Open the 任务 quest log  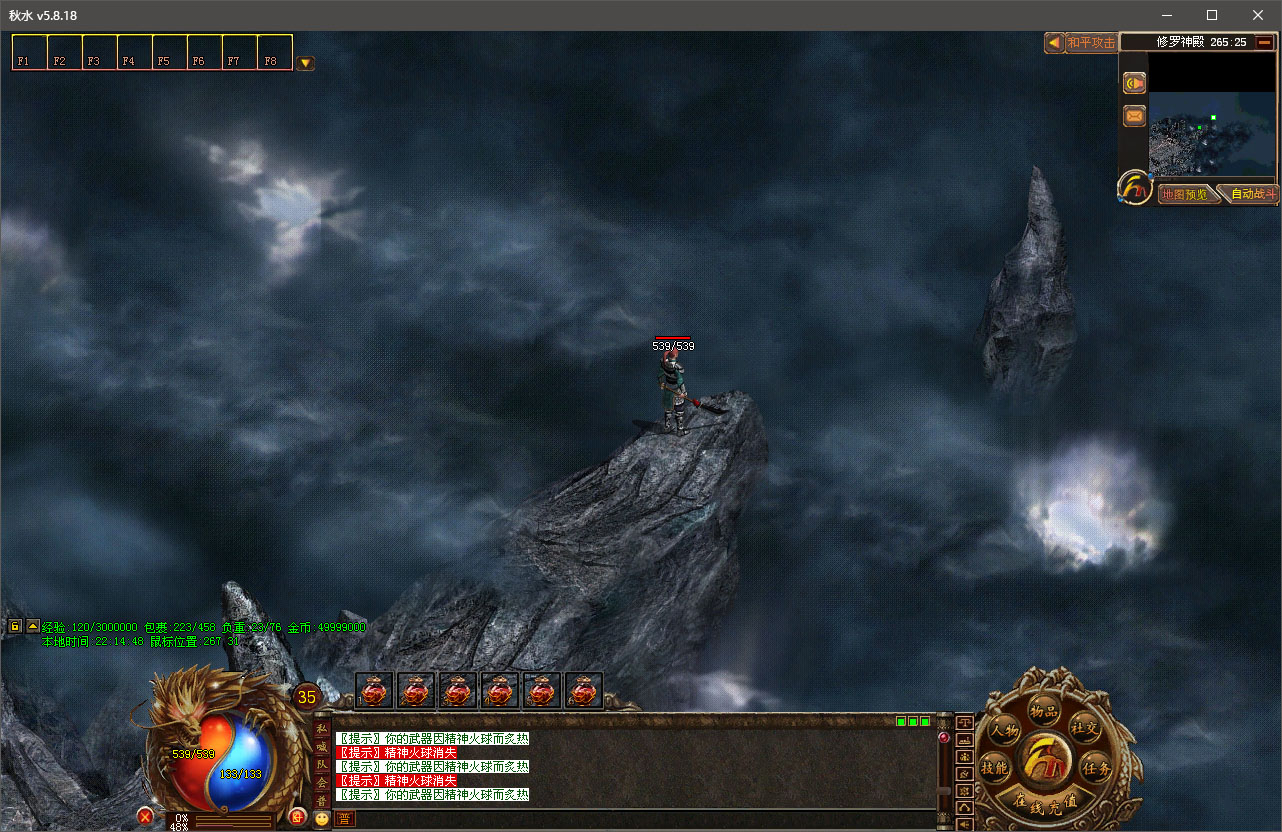(x=1097, y=768)
